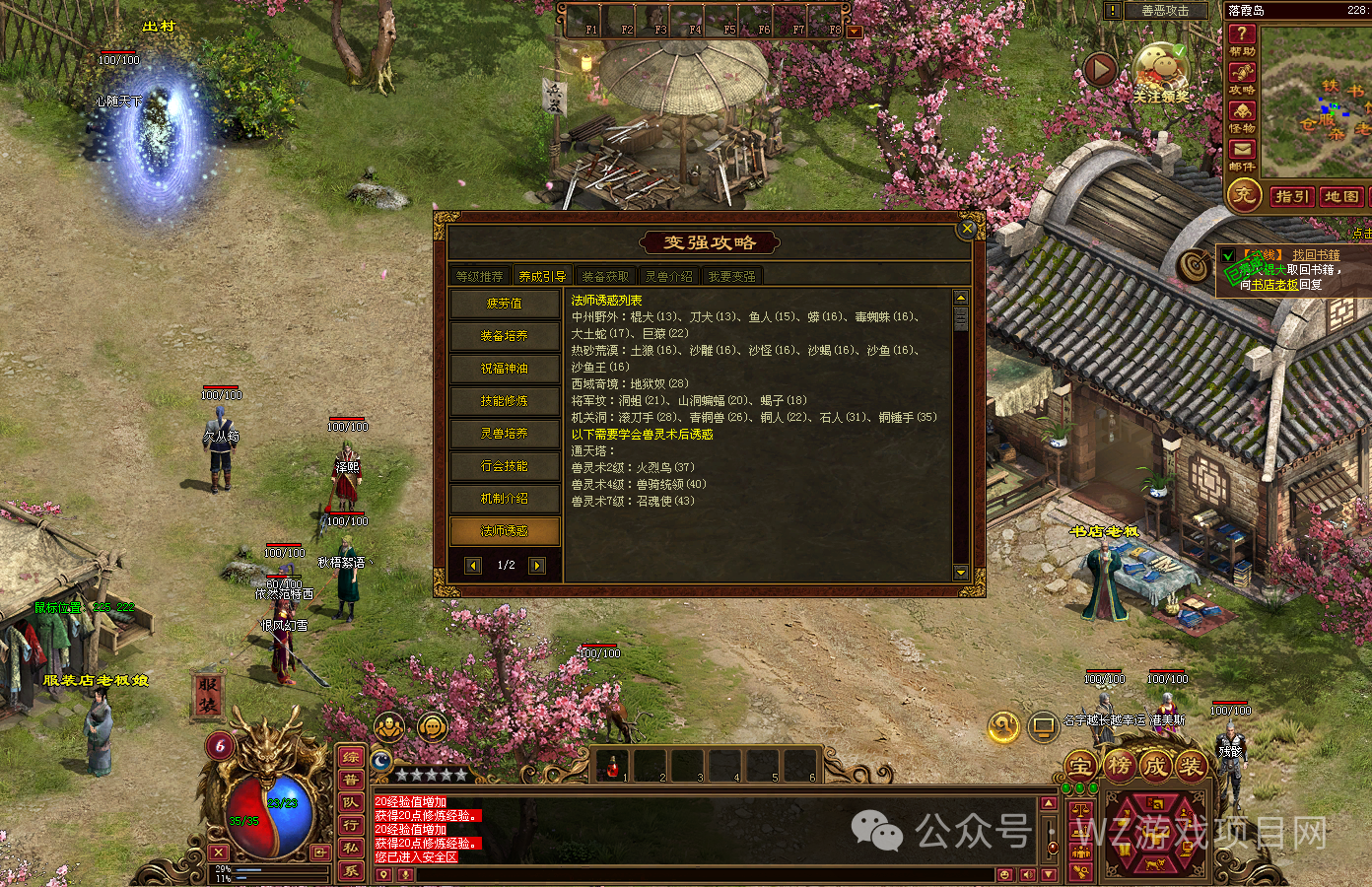This screenshot has width=1372, height=887.
Task: Open the speech-bubble emote icon above chat
Action: (433, 727)
